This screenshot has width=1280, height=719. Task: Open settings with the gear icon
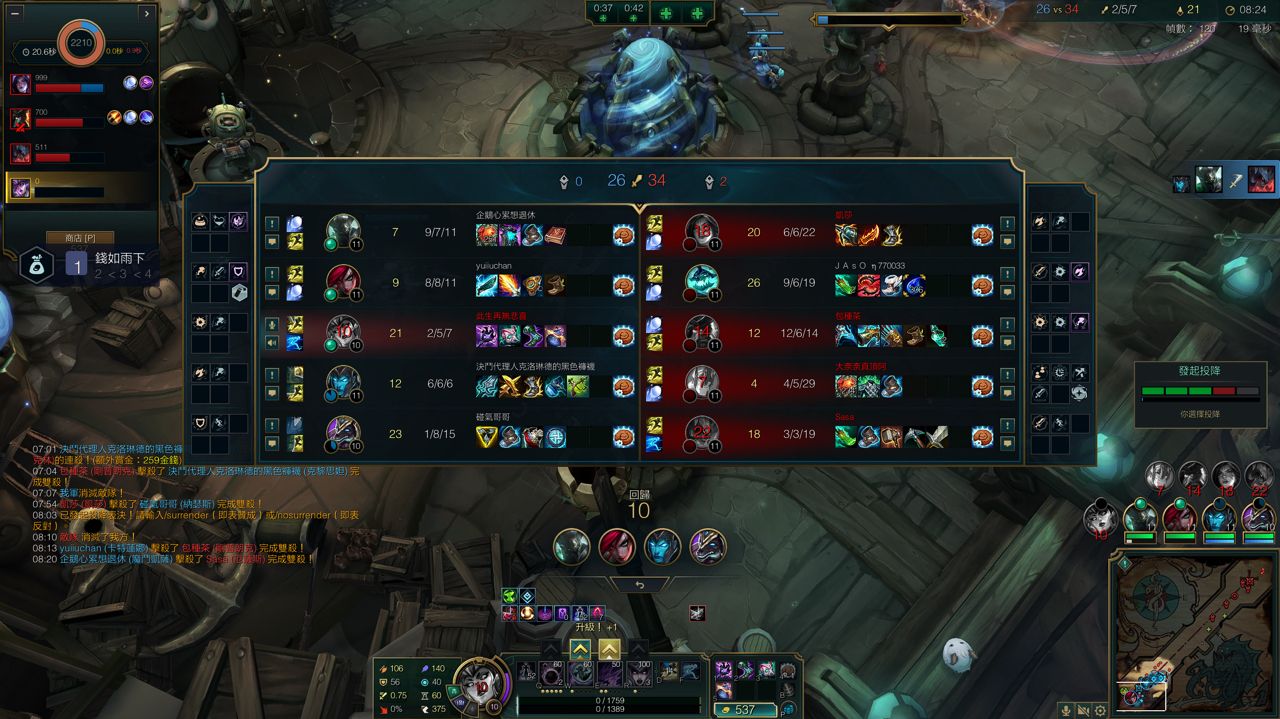1100,710
